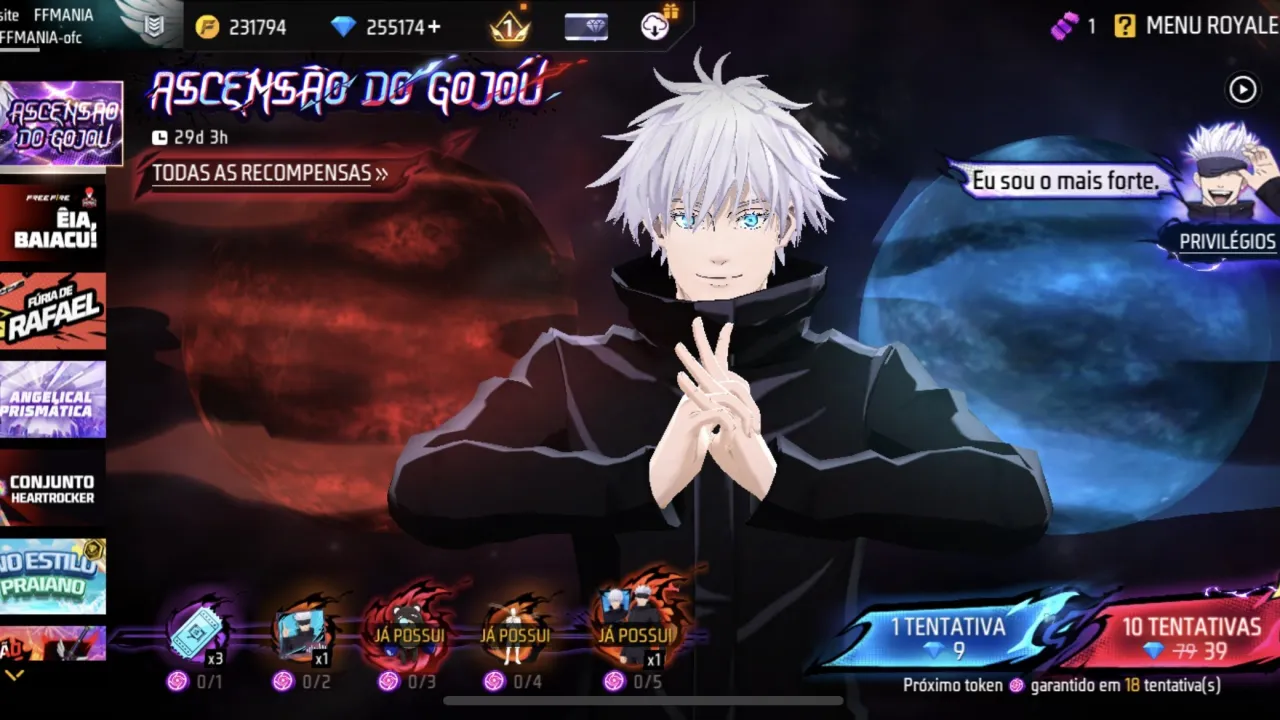1280x720 pixels.
Task: Open the Angelical Prismática event tab
Action: tap(54, 400)
